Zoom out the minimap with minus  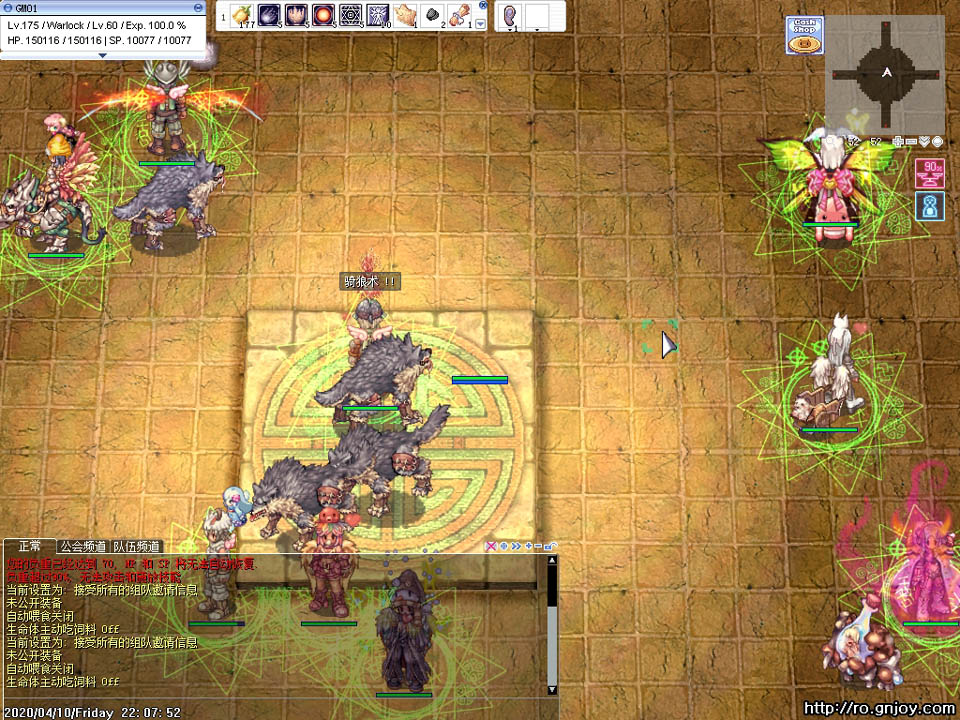pos(912,141)
